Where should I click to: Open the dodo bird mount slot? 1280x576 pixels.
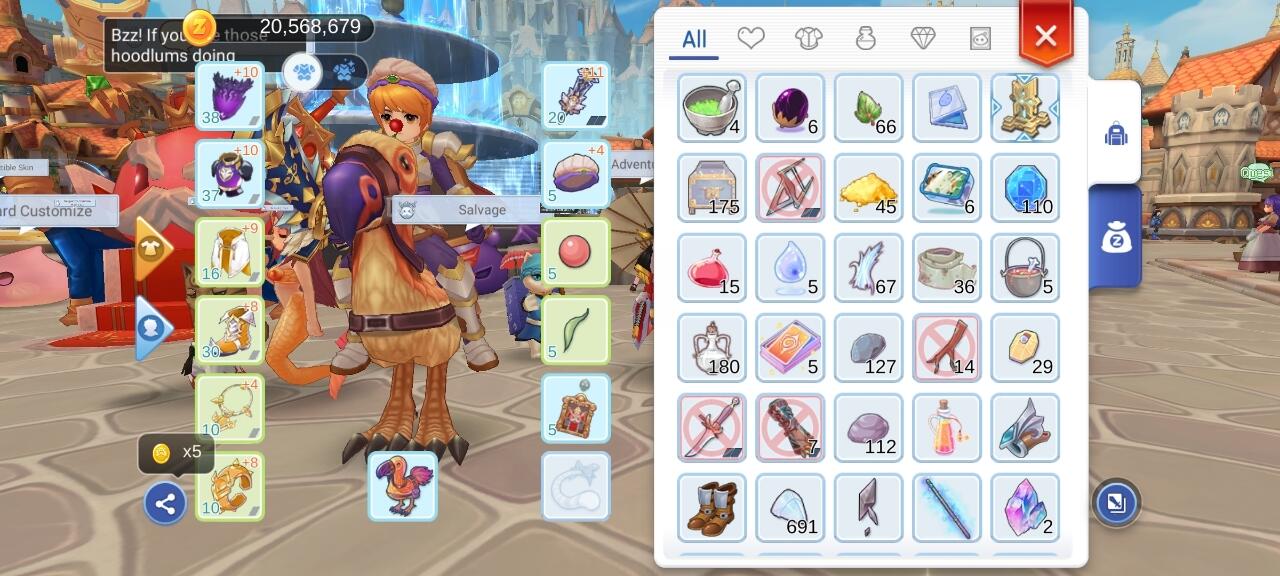tap(402, 486)
